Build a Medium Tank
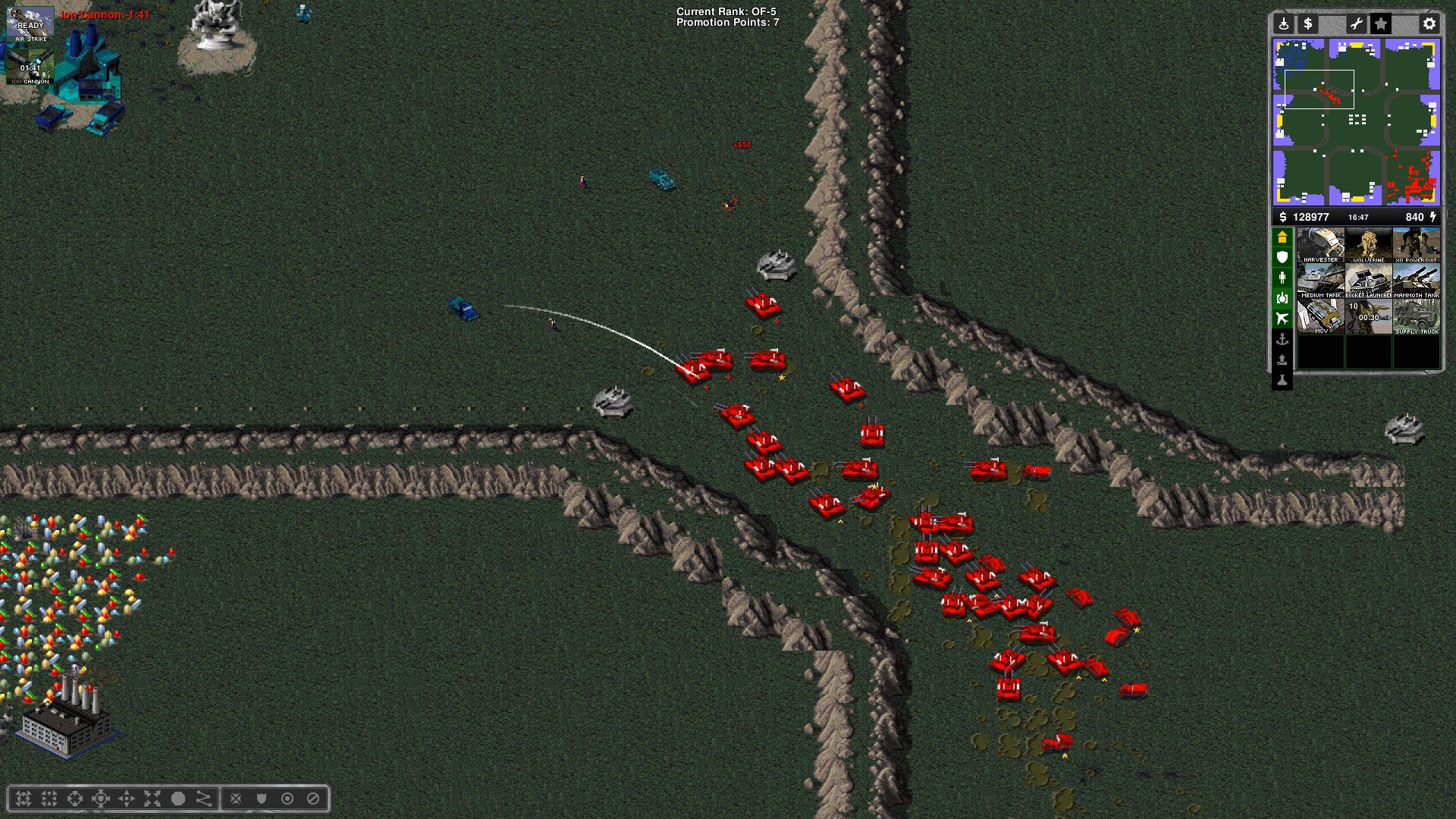The width and height of the screenshot is (1456, 819). point(1320,281)
